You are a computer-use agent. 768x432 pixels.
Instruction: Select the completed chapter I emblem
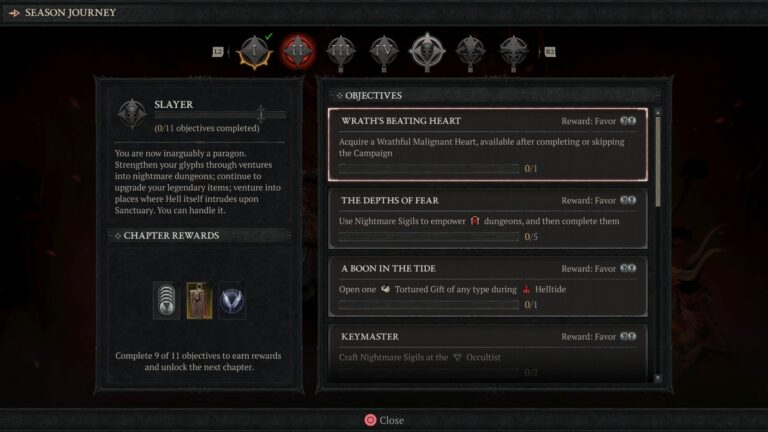tap(254, 50)
